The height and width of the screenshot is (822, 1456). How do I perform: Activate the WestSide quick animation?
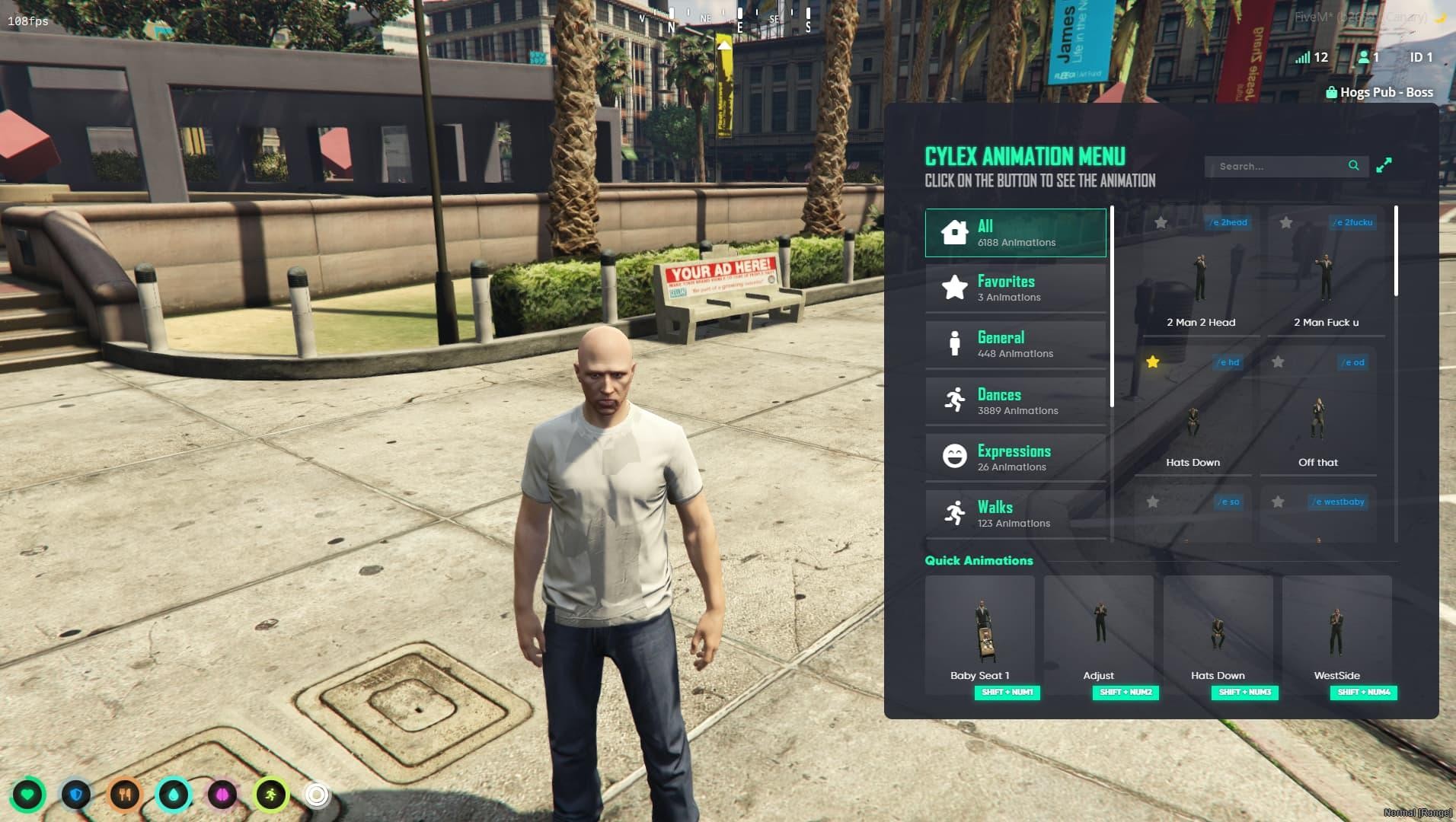click(1336, 633)
